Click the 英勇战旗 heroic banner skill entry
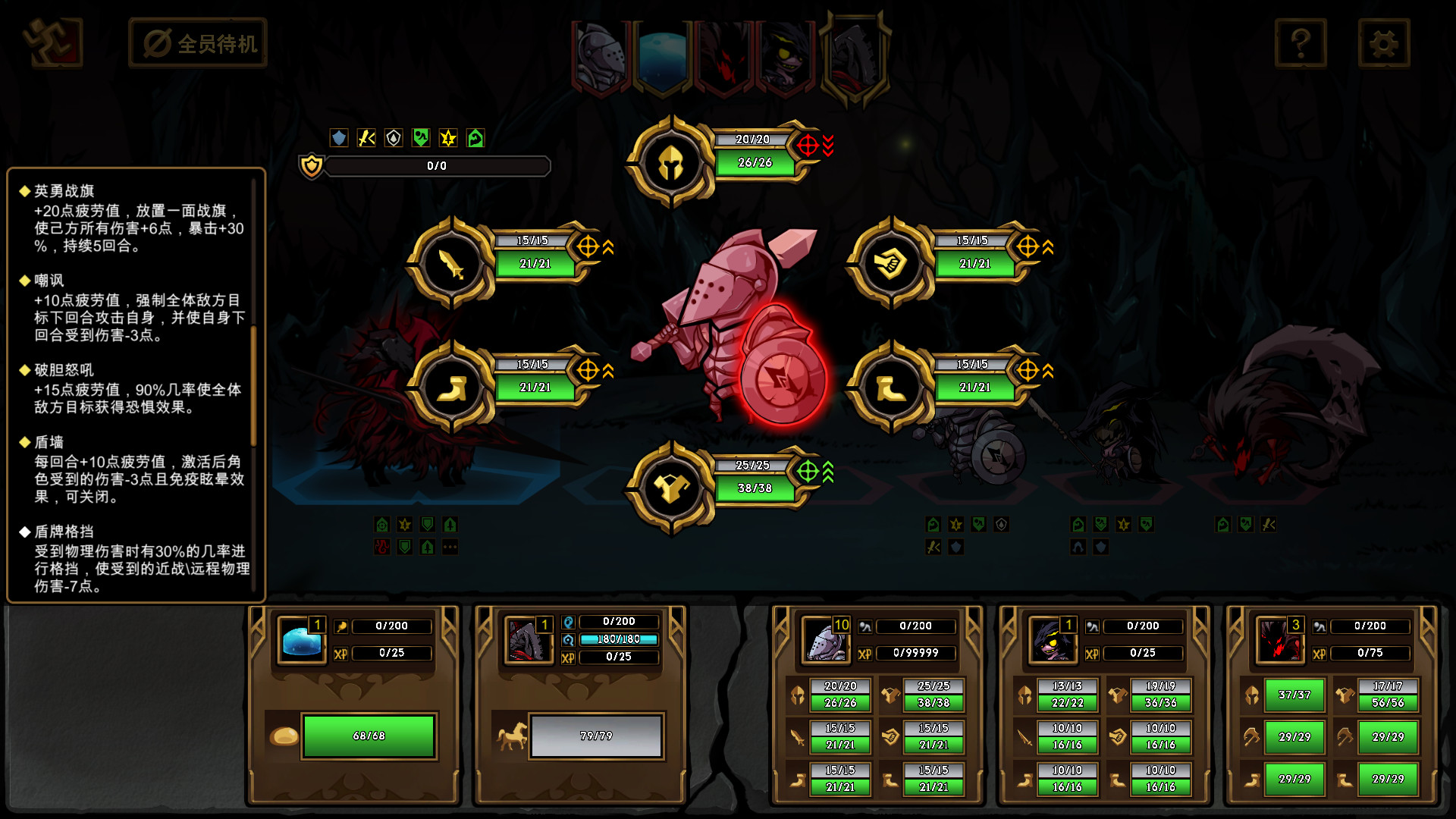 [64, 191]
